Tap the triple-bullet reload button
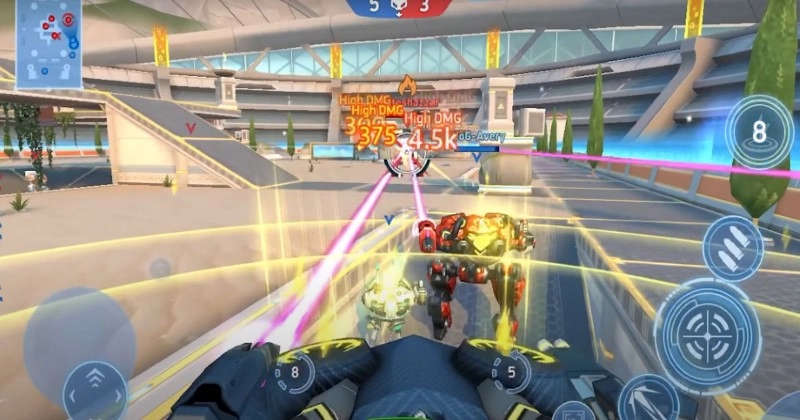Screen dimensions: 800x420 [733, 248]
